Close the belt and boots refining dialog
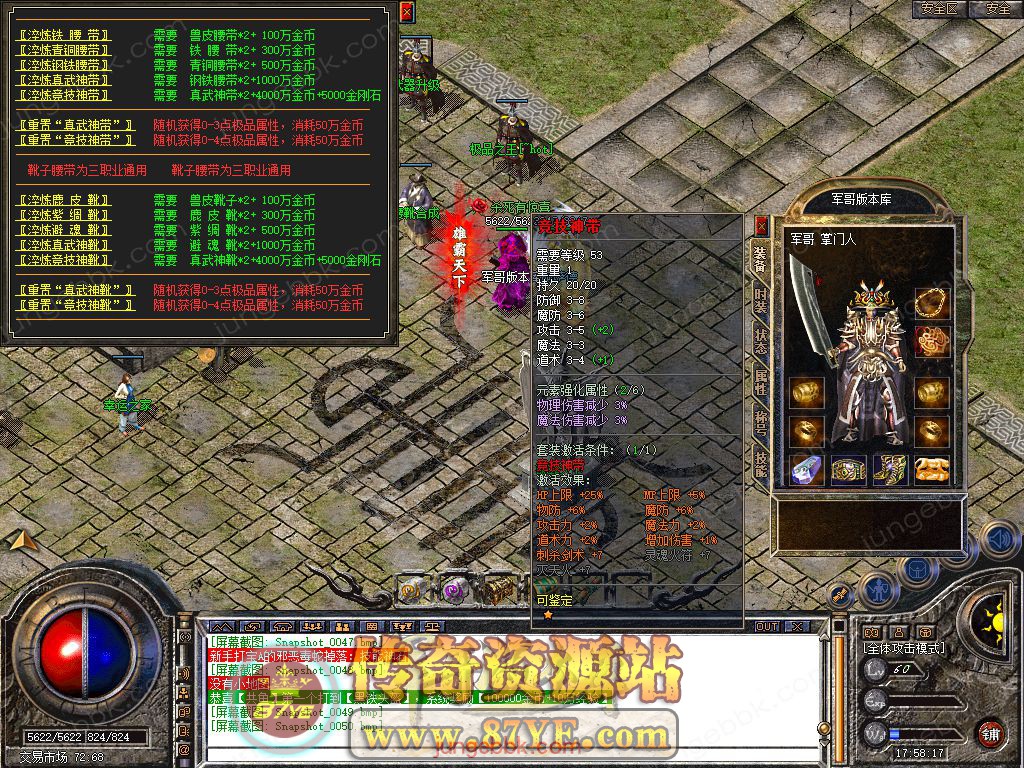1024x768 pixels. click(x=406, y=12)
